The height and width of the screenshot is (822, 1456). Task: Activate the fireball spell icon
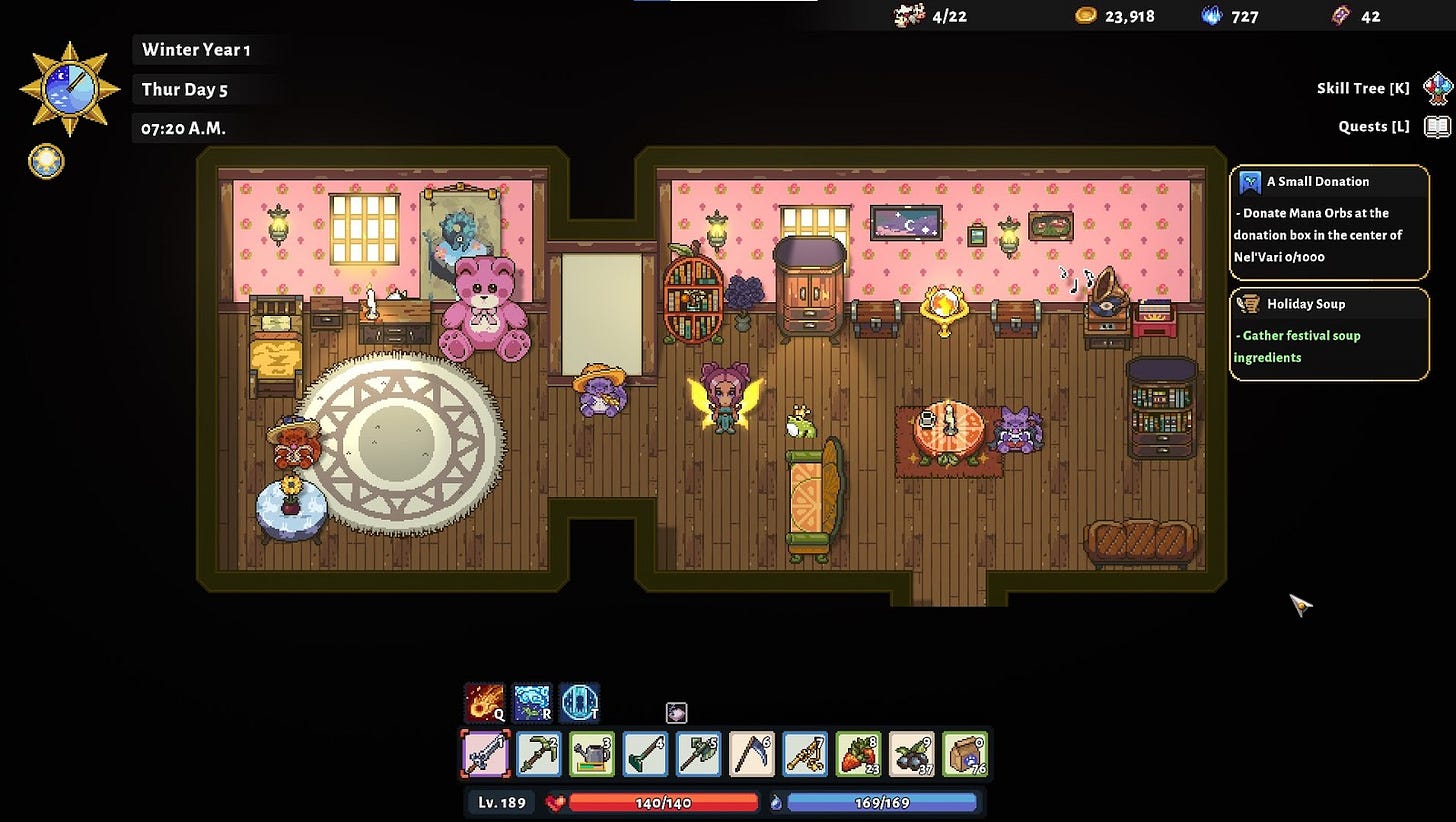(x=484, y=702)
